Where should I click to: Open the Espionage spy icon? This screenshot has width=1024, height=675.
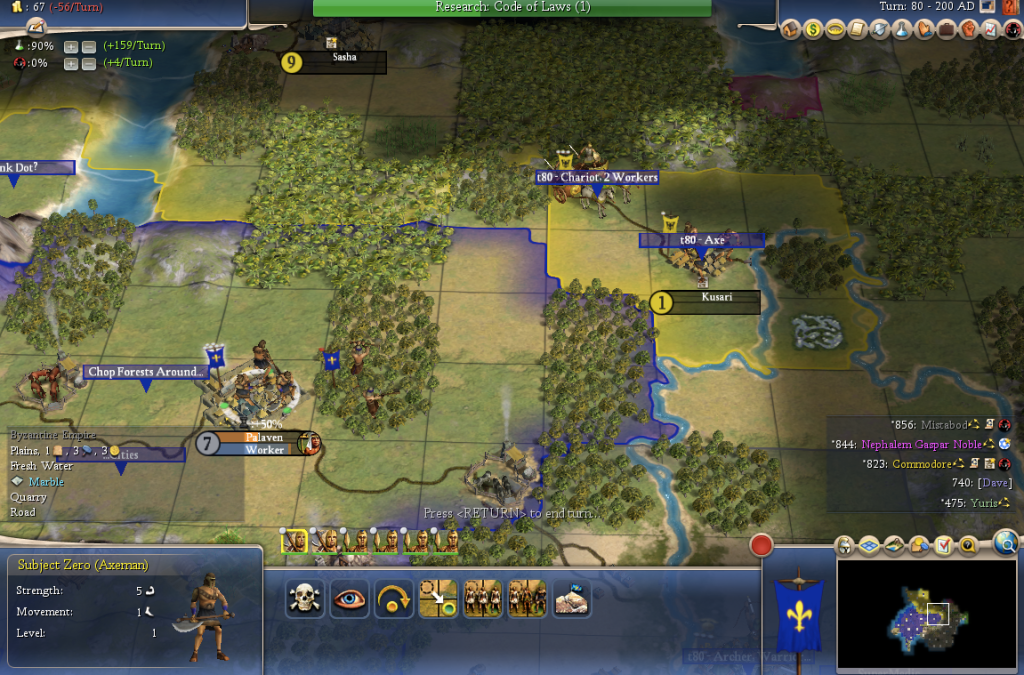[1012, 31]
